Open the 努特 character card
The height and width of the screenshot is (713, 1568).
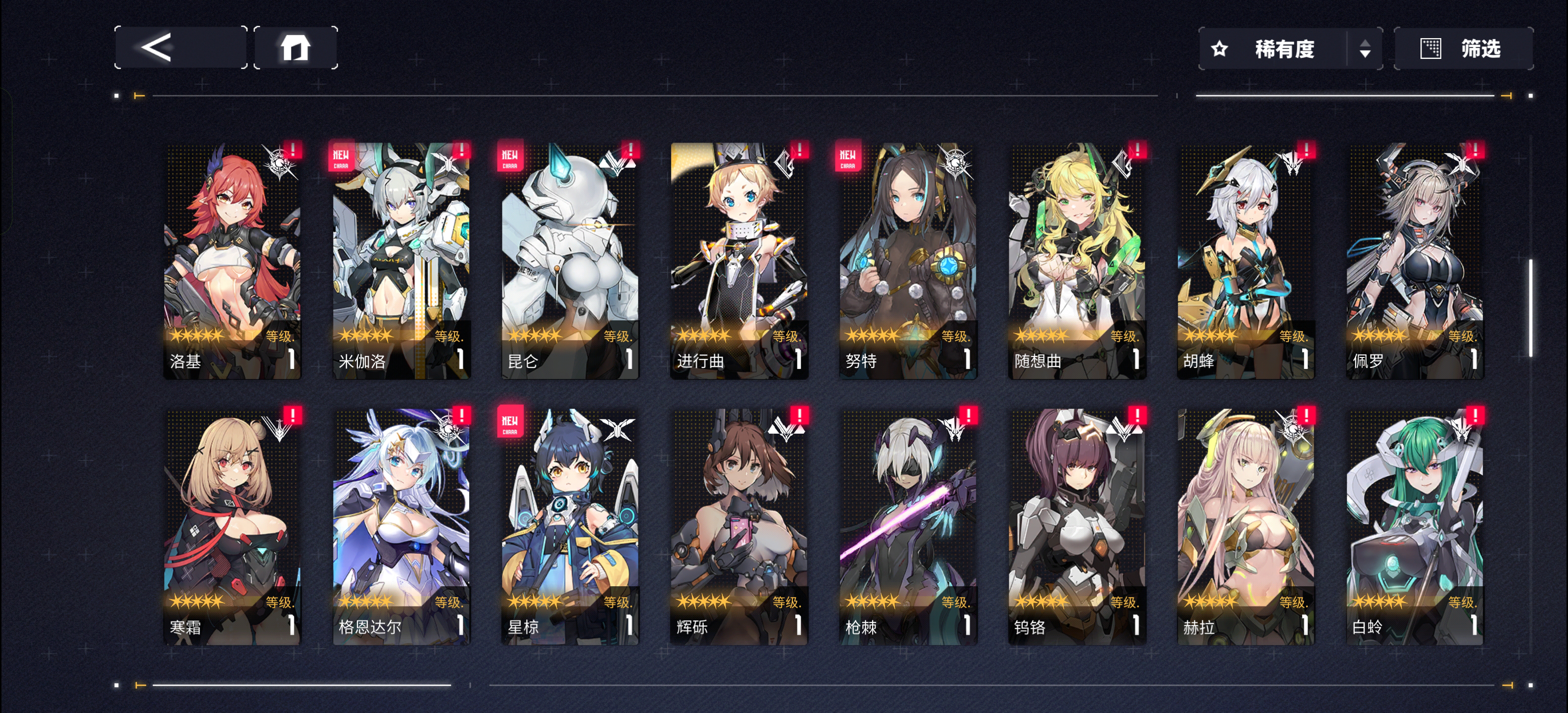(x=908, y=260)
